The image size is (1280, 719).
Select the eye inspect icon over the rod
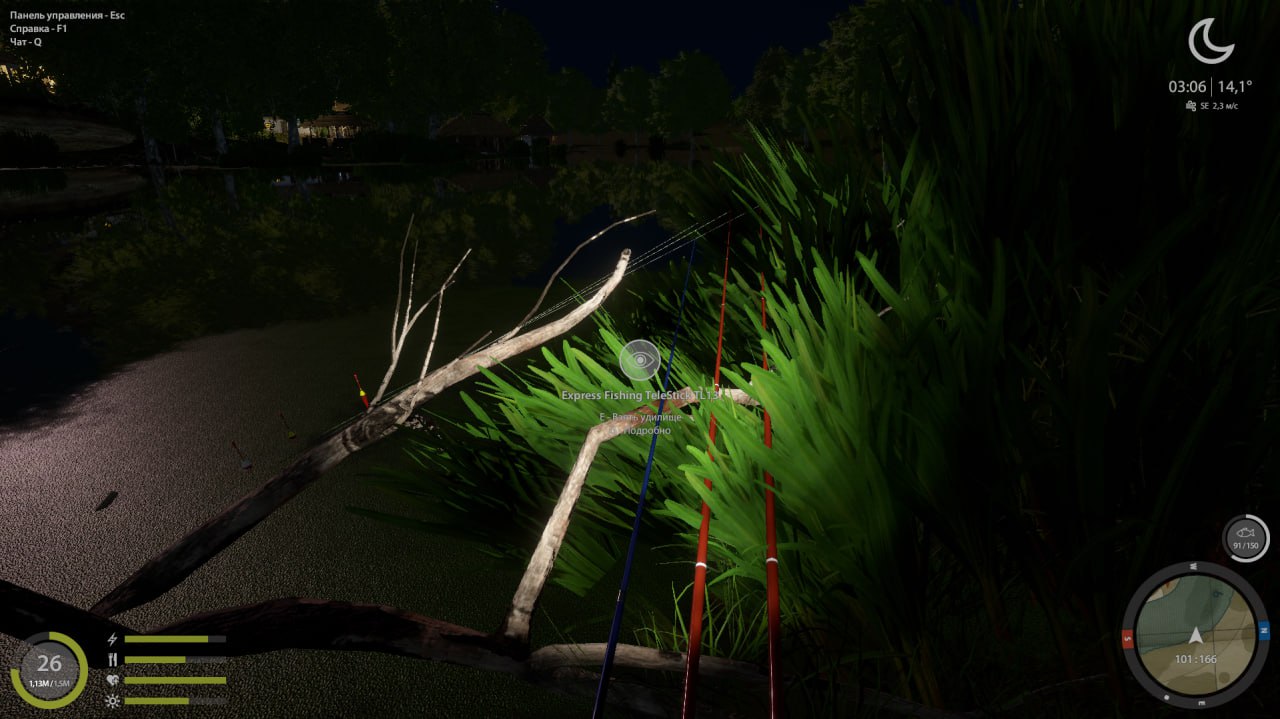[640, 360]
